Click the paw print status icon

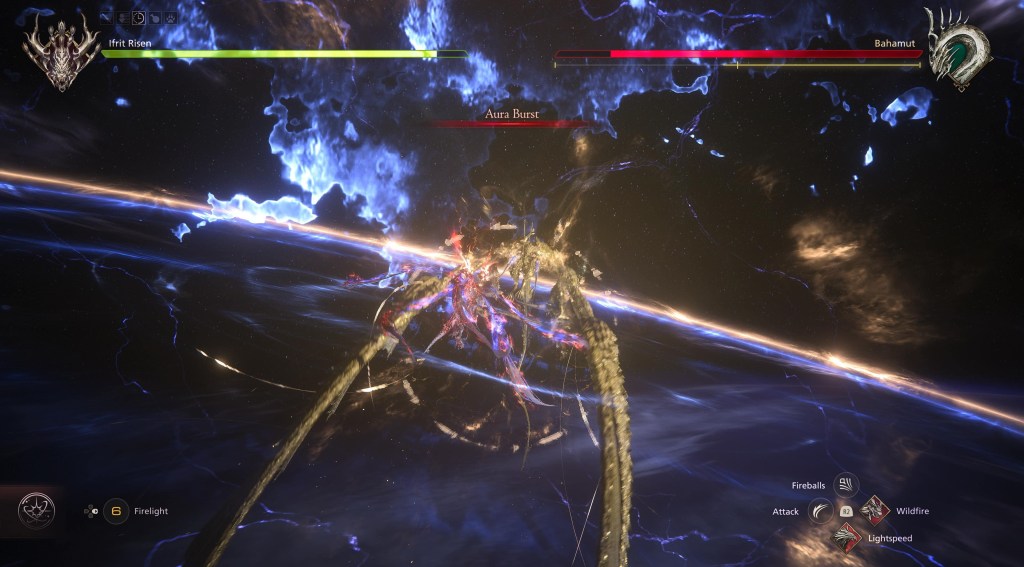coord(171,17)
